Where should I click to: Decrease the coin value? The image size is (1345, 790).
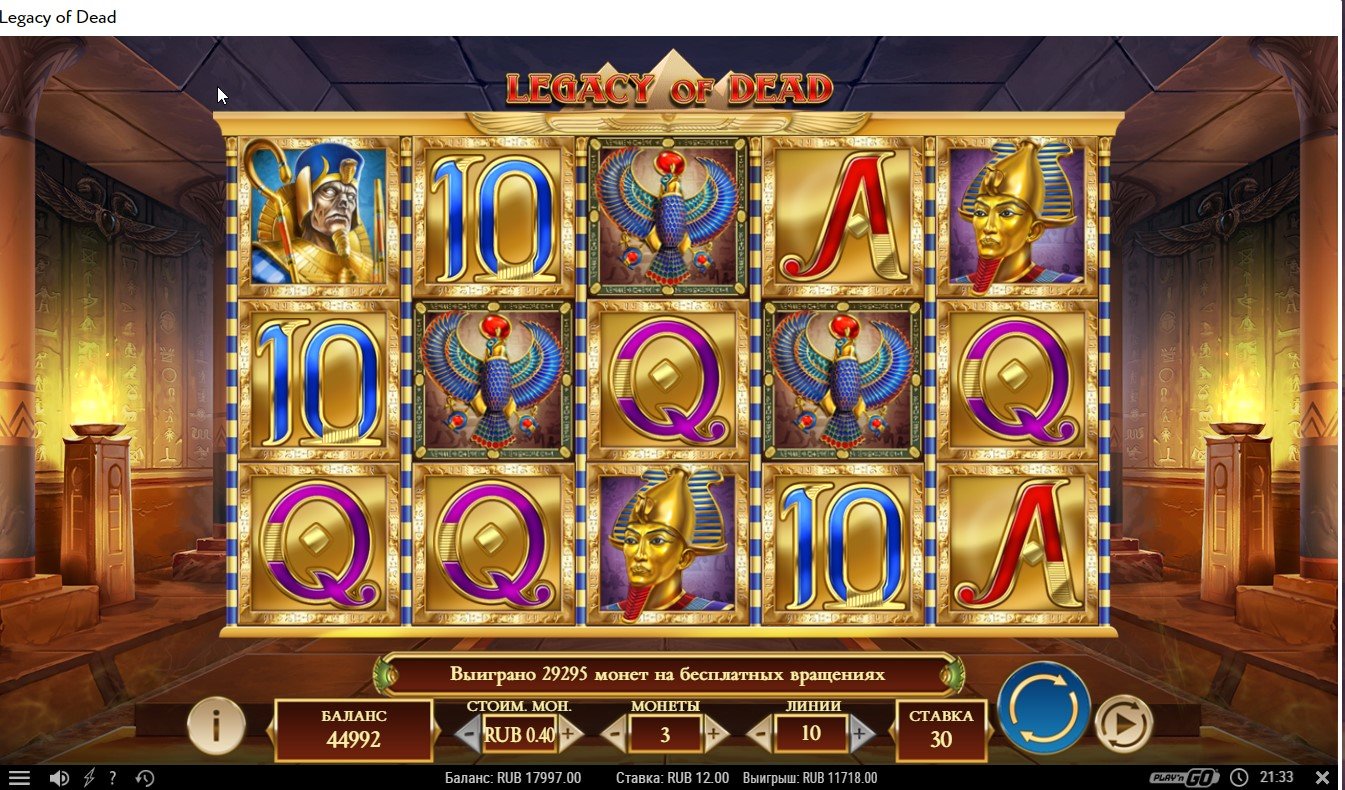tap(468, 735)
